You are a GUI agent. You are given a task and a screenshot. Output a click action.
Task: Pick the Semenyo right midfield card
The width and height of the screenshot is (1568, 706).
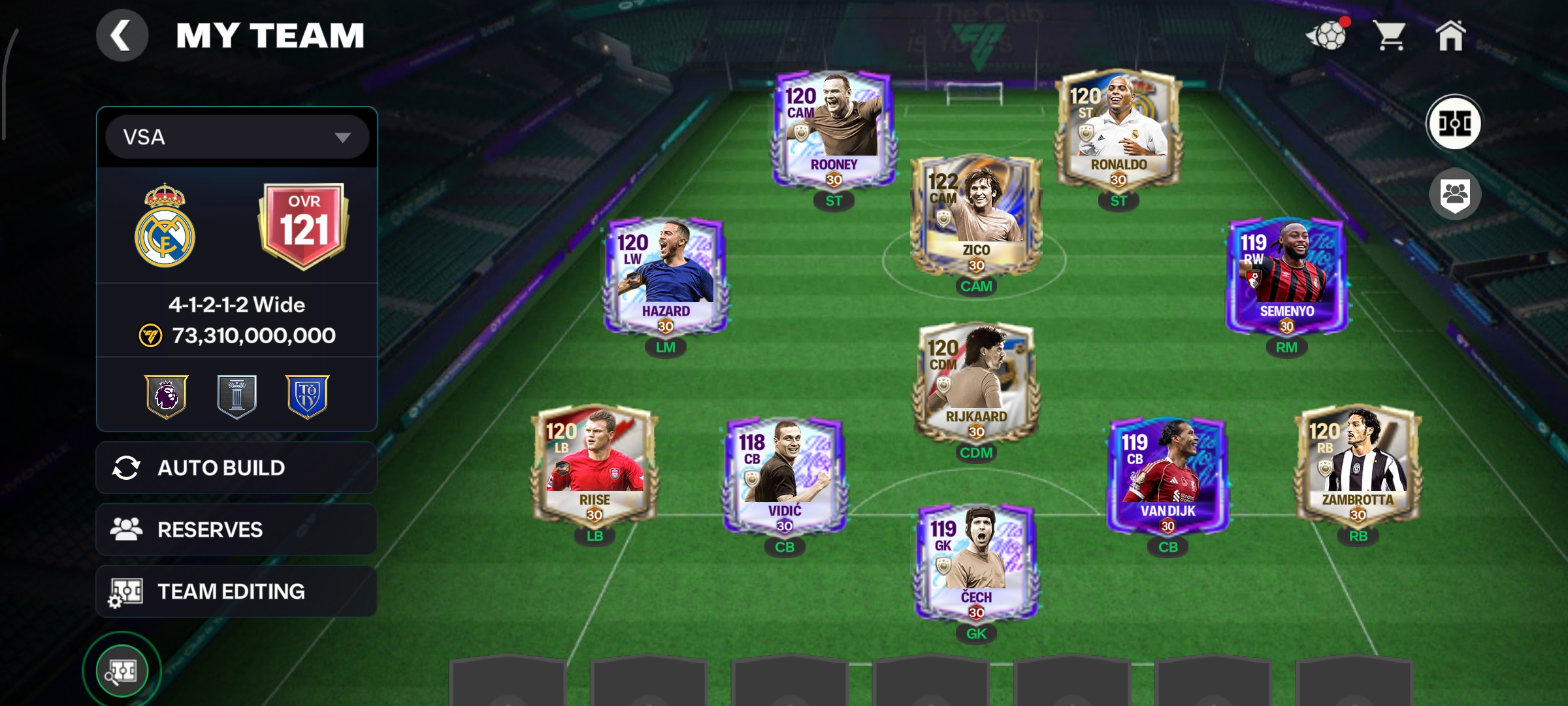[x=1286, y=276]
